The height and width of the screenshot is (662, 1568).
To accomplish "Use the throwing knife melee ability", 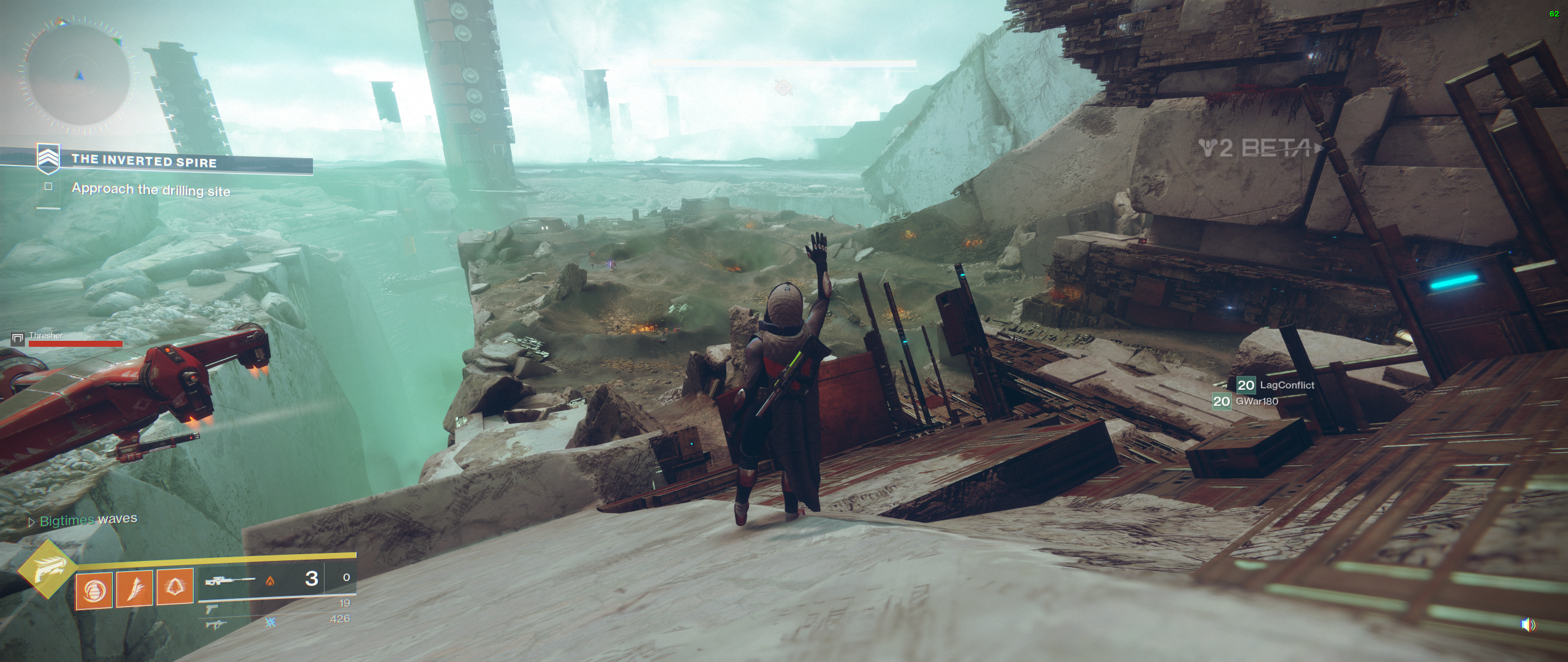I will [x=135, y=590].
